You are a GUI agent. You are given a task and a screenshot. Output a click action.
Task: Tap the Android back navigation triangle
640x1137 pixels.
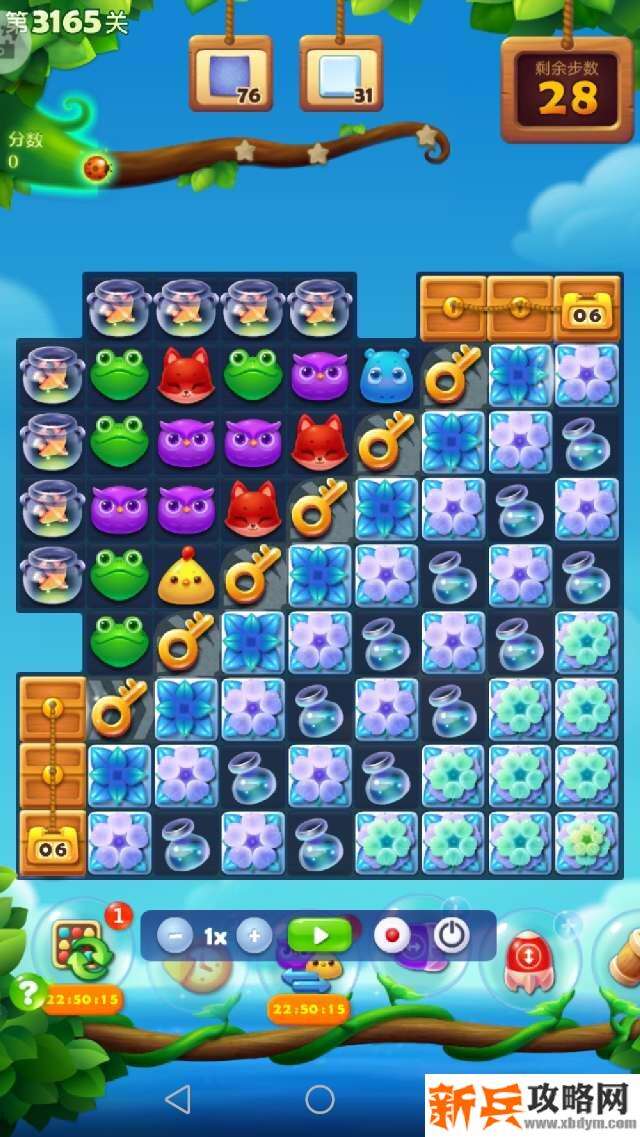coord(178,1100)
